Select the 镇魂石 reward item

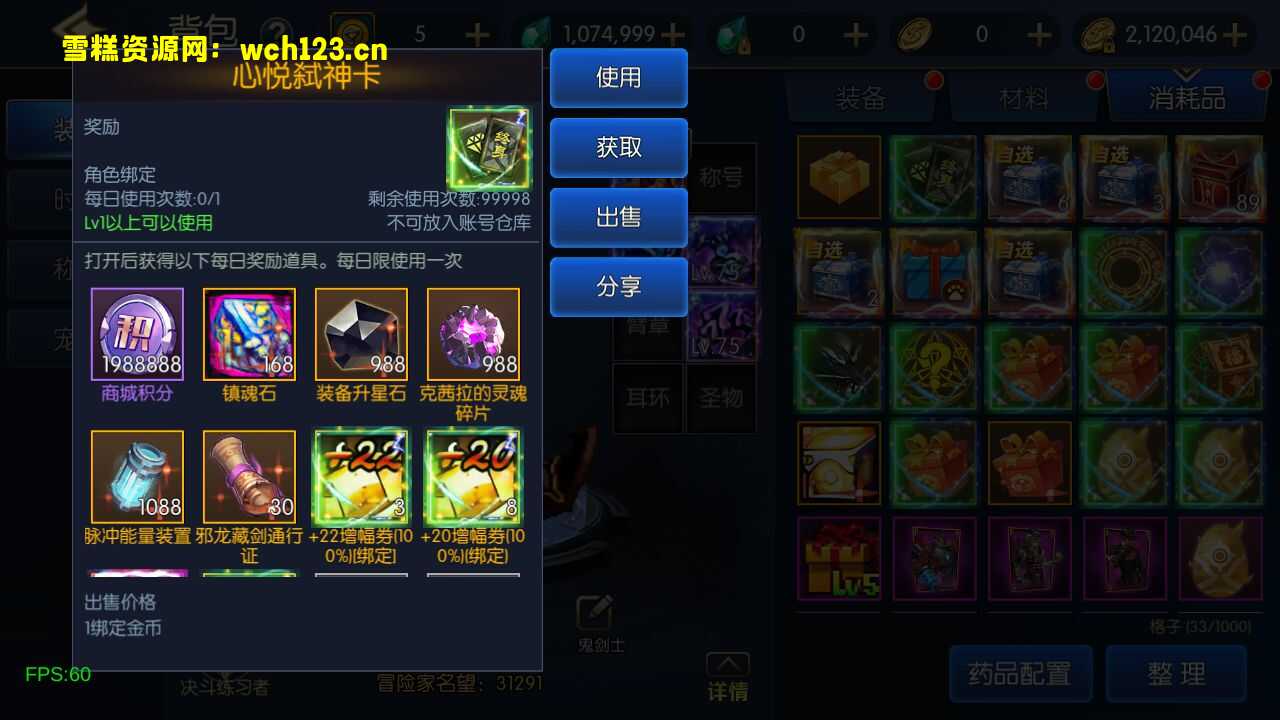[x=249, y=332]
